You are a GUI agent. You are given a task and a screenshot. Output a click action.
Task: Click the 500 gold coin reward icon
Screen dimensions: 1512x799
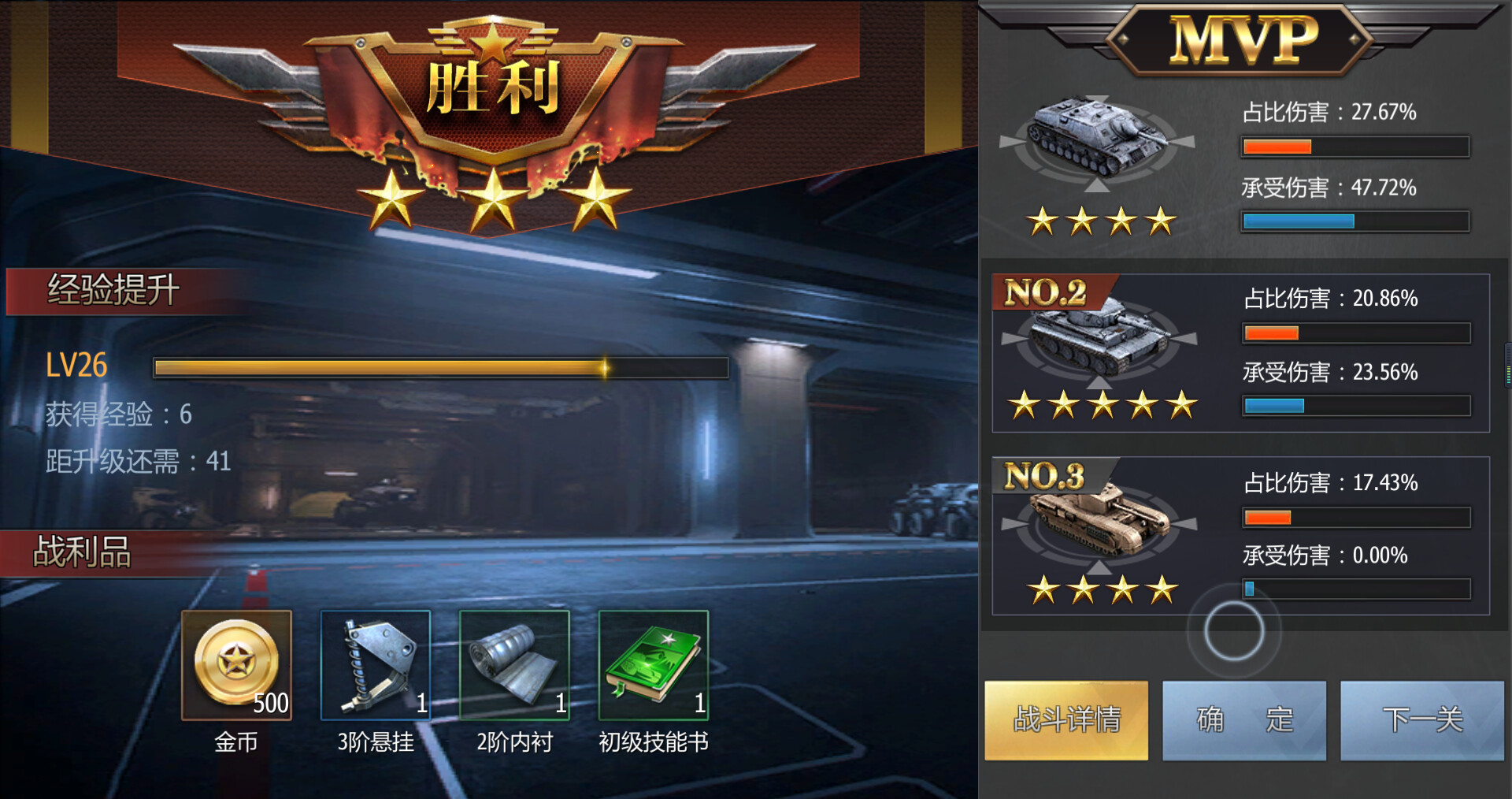tap(236, 666)
